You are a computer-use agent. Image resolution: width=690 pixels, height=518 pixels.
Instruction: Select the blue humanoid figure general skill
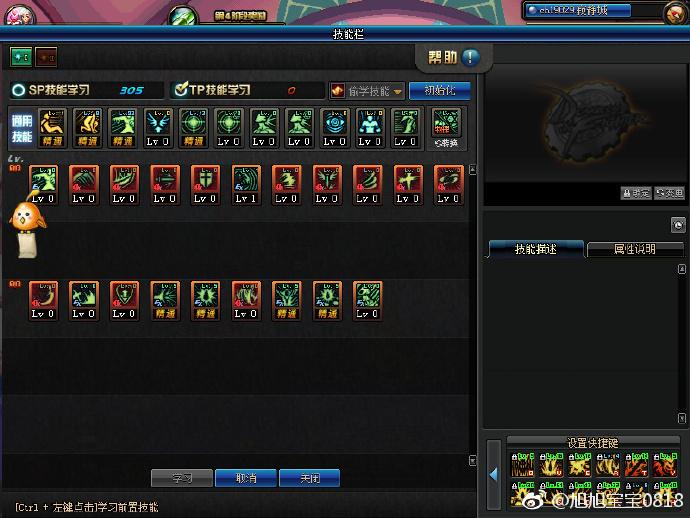tap(369, 124)
